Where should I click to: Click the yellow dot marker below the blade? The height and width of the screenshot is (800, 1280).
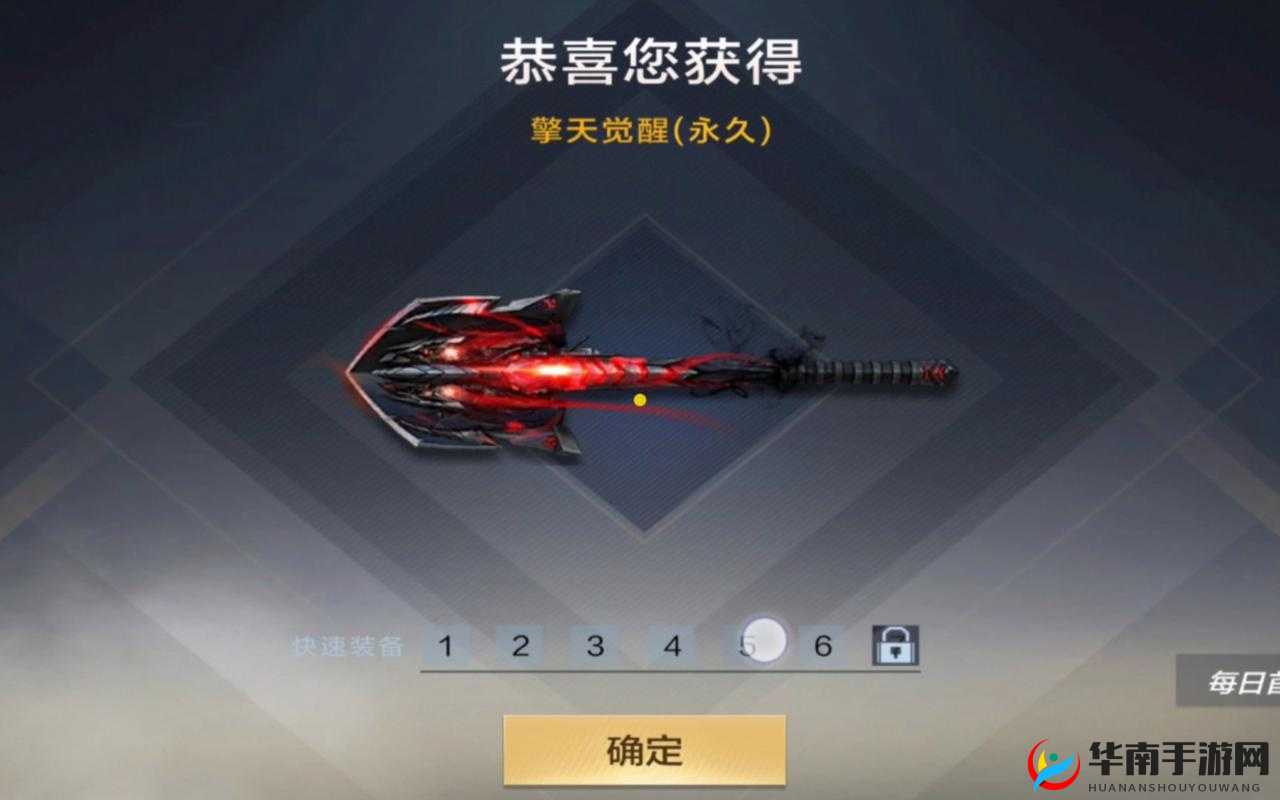pyautogui.click(x=640, y=401)
